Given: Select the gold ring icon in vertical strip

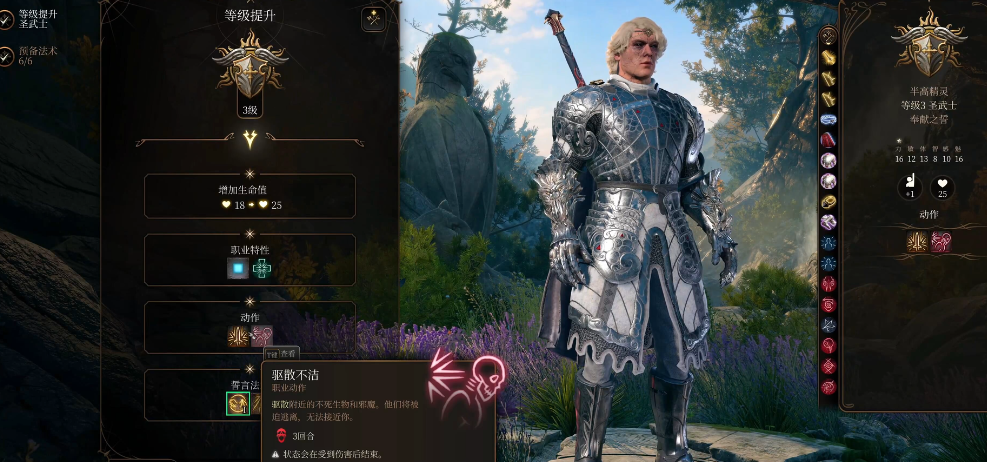Looking at the screenshot, I should click(x=829, y=201).
